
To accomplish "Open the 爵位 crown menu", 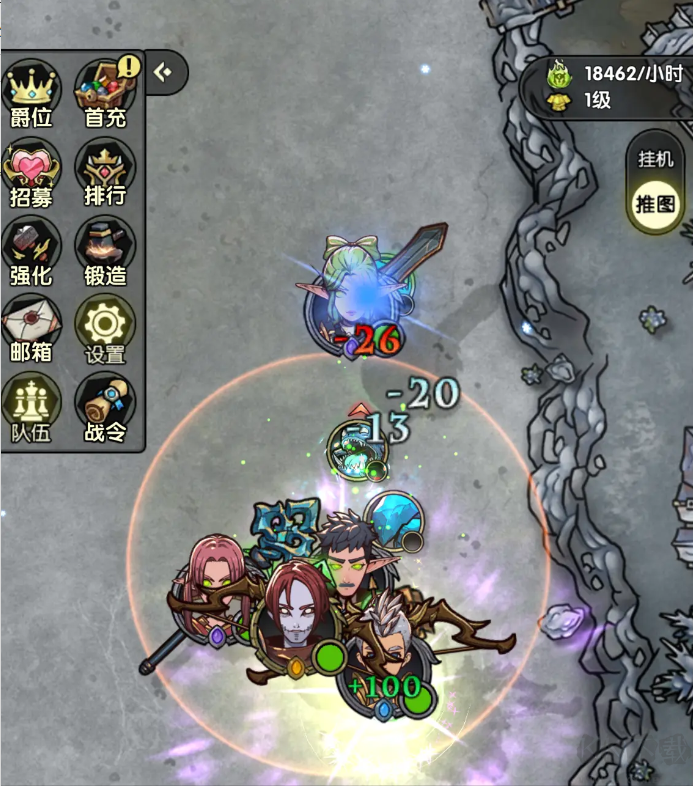I will point(31,94).
